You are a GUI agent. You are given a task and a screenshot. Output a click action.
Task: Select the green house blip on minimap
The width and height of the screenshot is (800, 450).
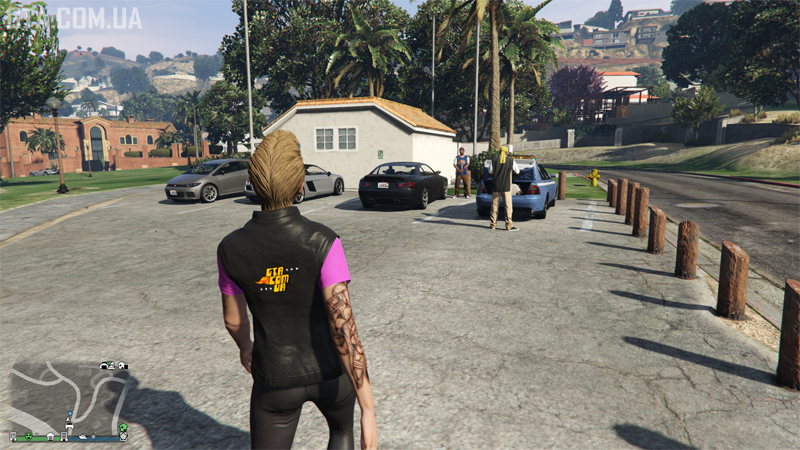[123, 427]
